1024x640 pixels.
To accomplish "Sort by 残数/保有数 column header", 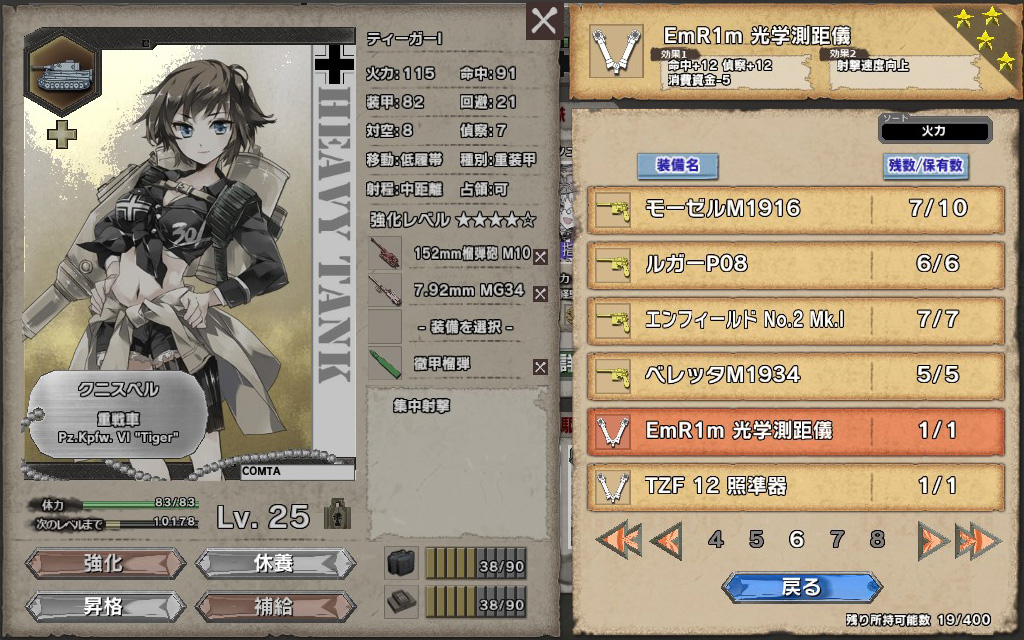I will coord(925,165).
